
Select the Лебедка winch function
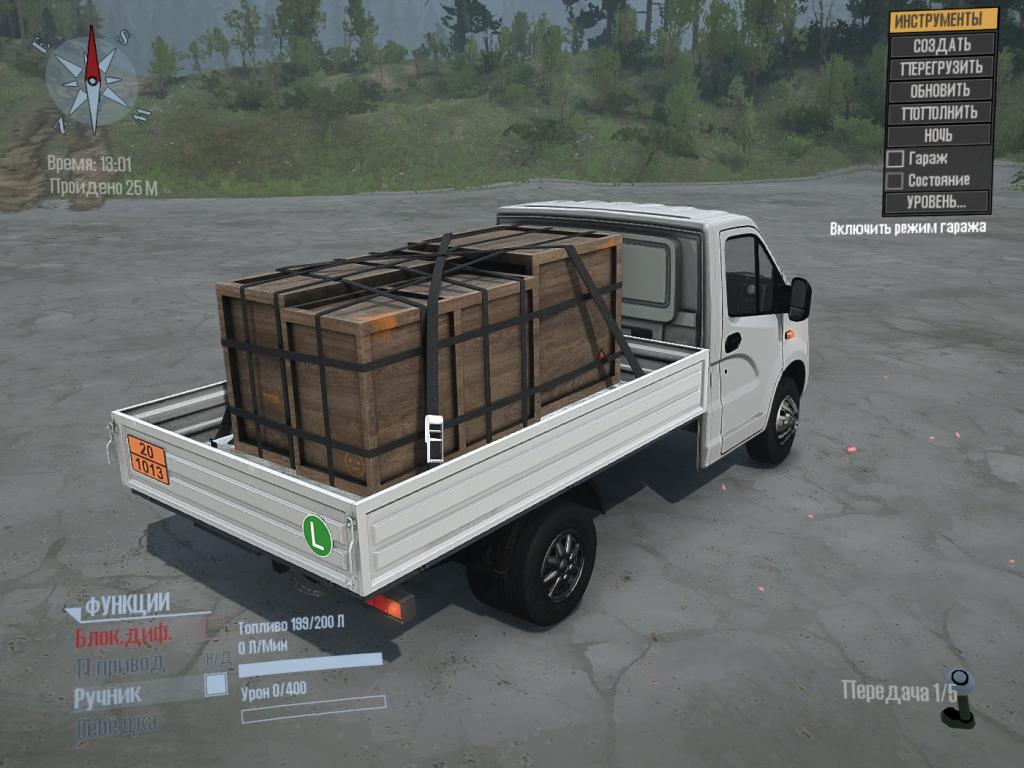(116, 726)
